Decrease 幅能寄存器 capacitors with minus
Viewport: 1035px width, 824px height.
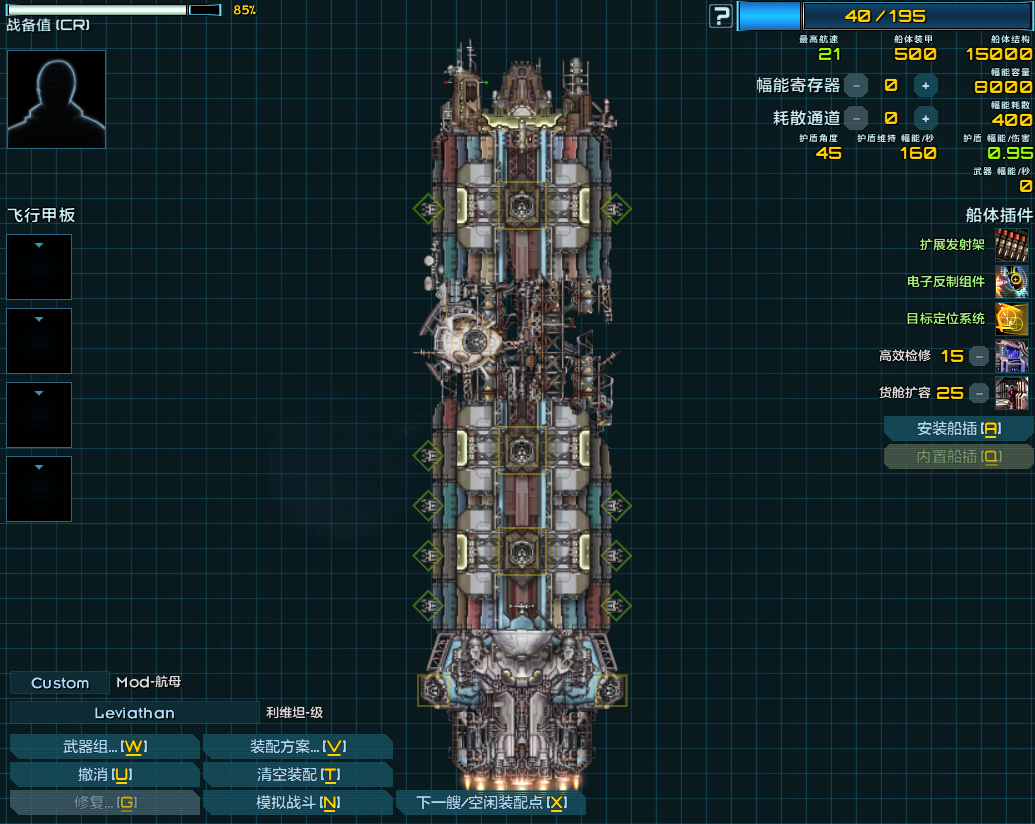click(x=856, y=86)
